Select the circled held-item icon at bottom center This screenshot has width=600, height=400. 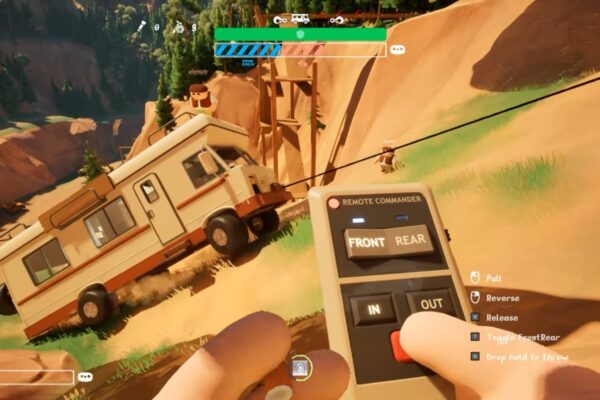pos(299,368)
